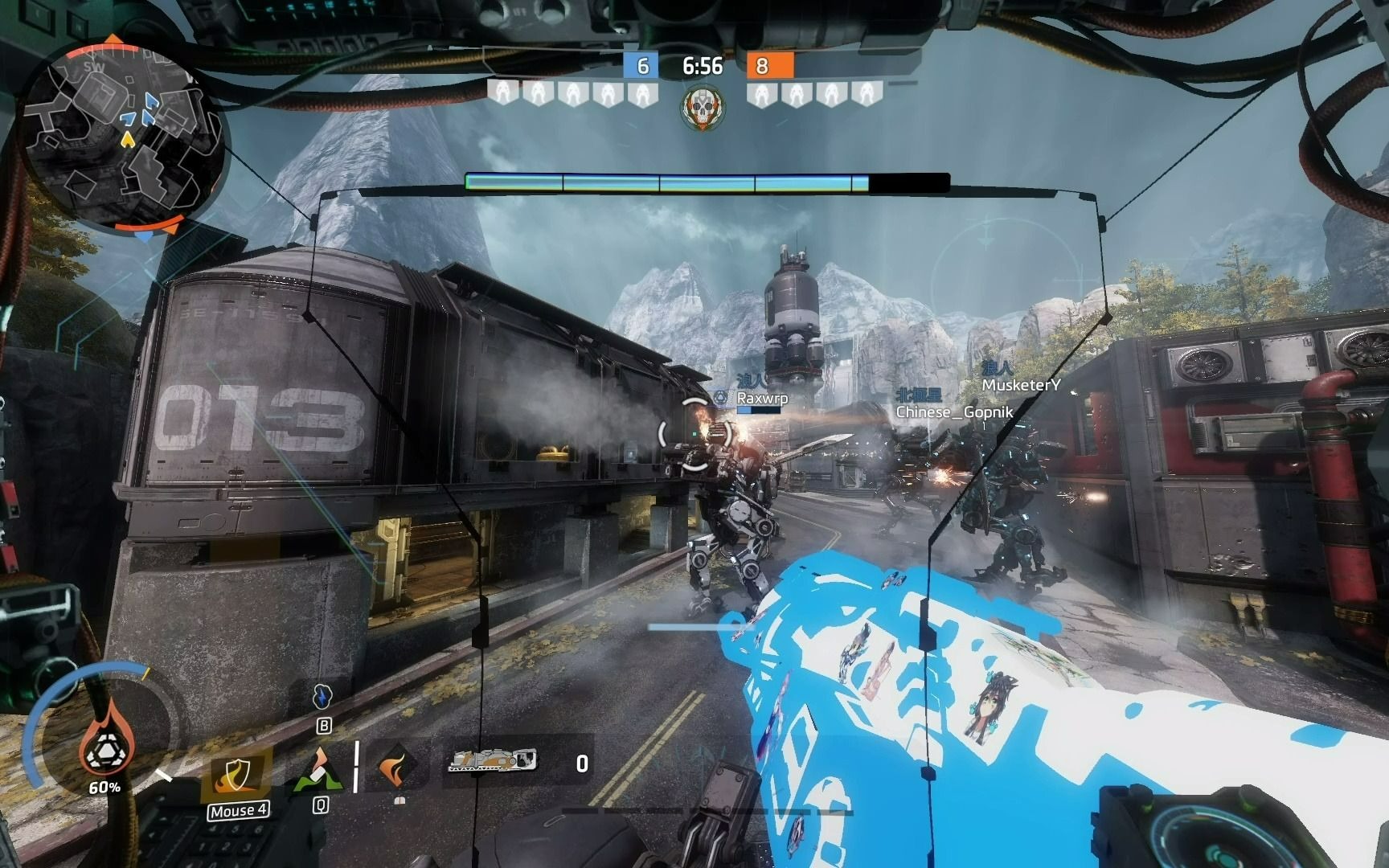Select the thermite launcher weapon icon
Viewport: 1389px width, 868px height.
(492, 759)
